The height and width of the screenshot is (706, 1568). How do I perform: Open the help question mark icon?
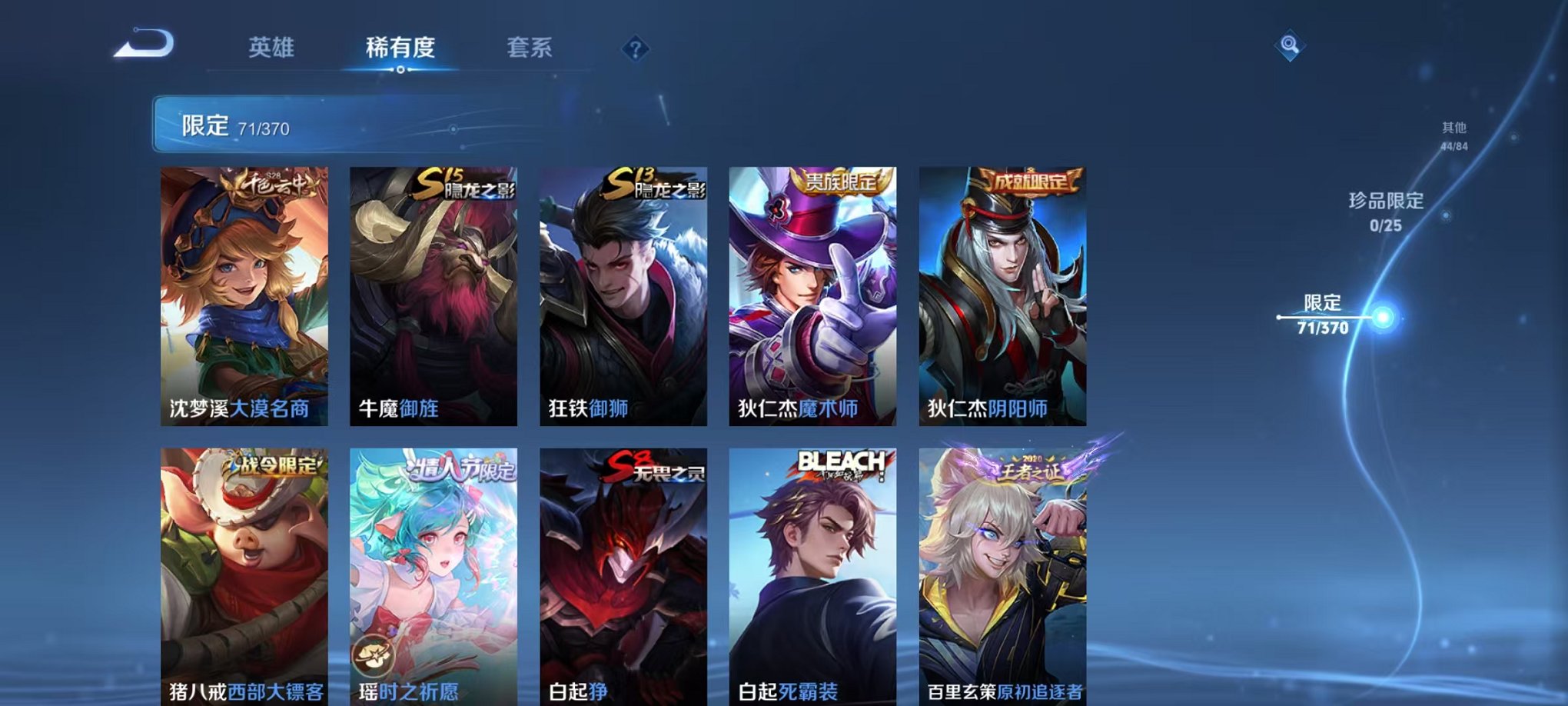pyautogui.click(x=633, y=50)
